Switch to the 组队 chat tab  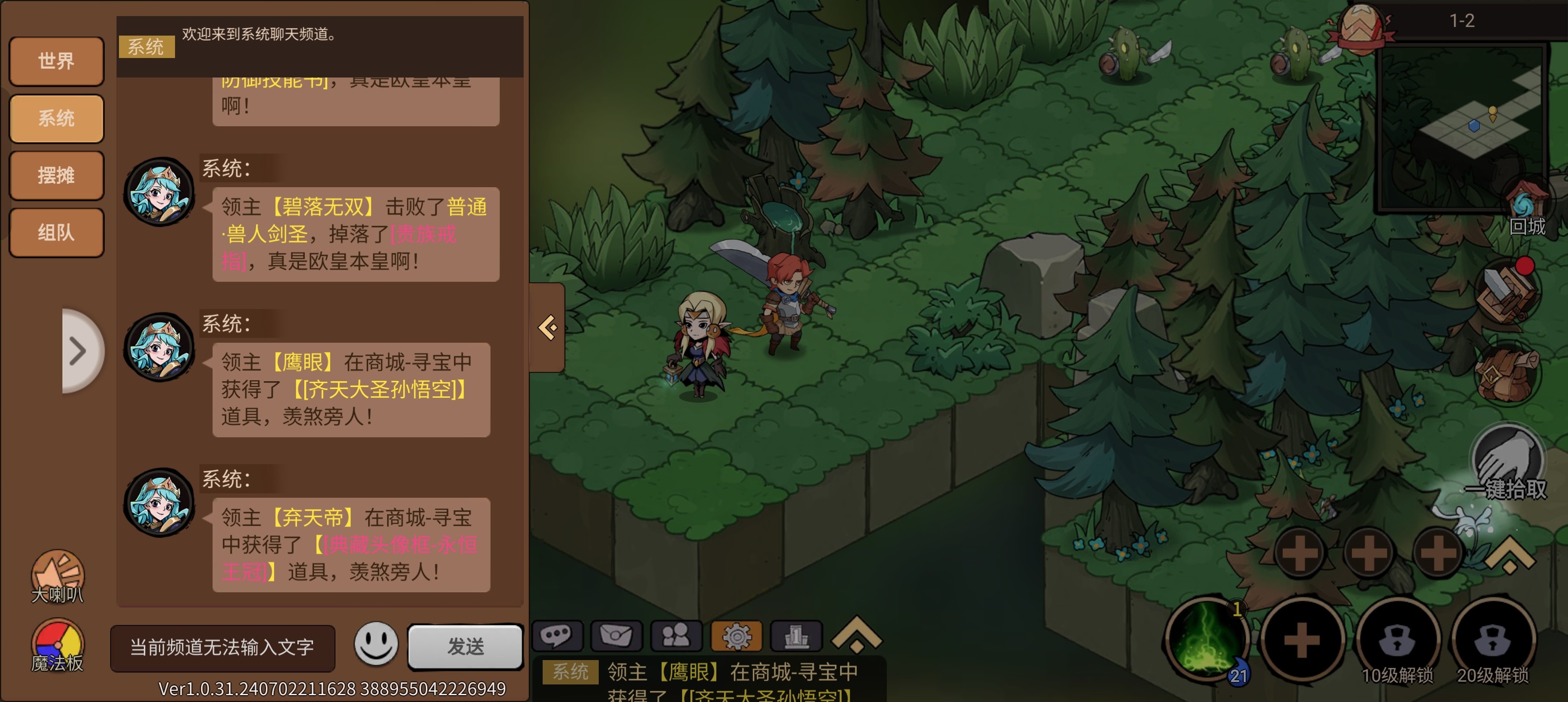[x=57, y=233]
